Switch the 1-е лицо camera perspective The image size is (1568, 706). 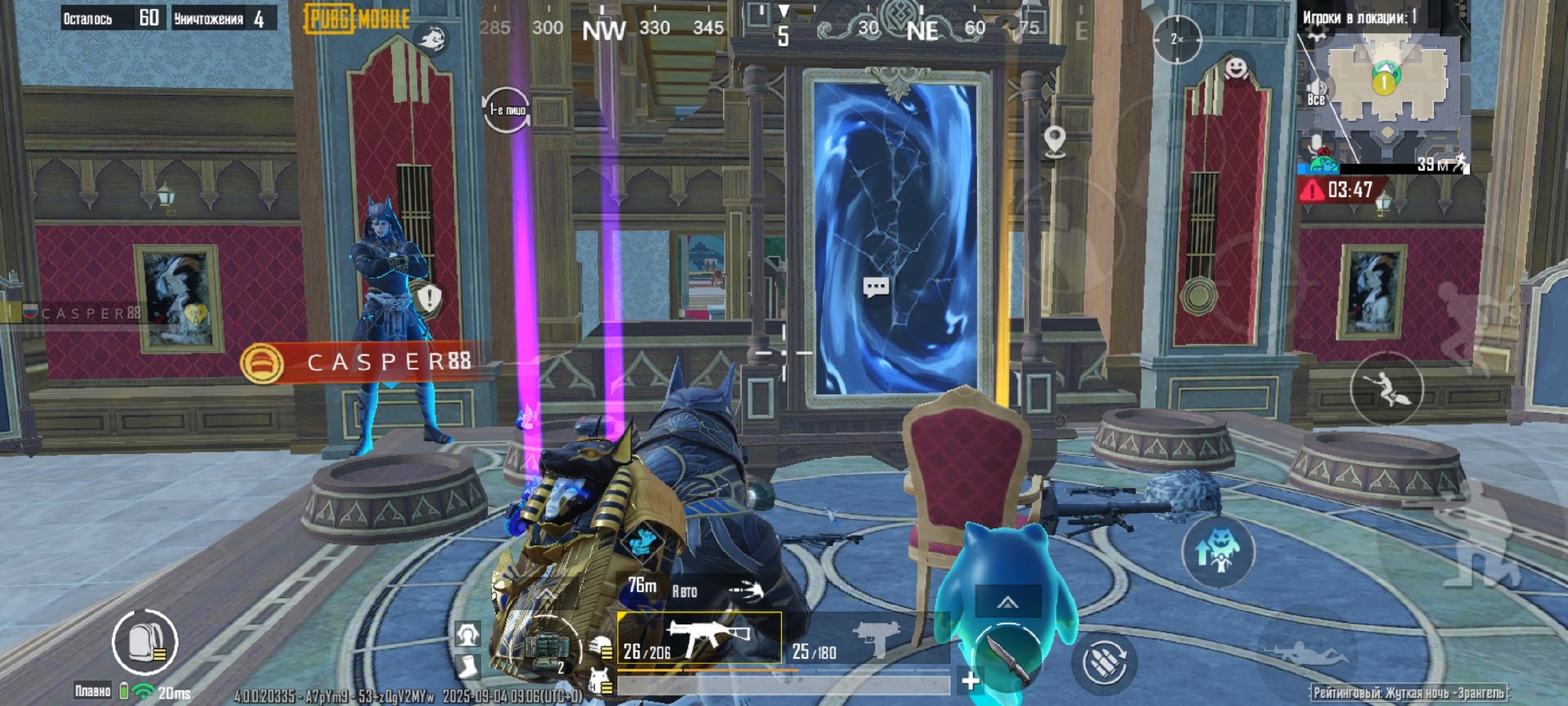tap(507, 110)
